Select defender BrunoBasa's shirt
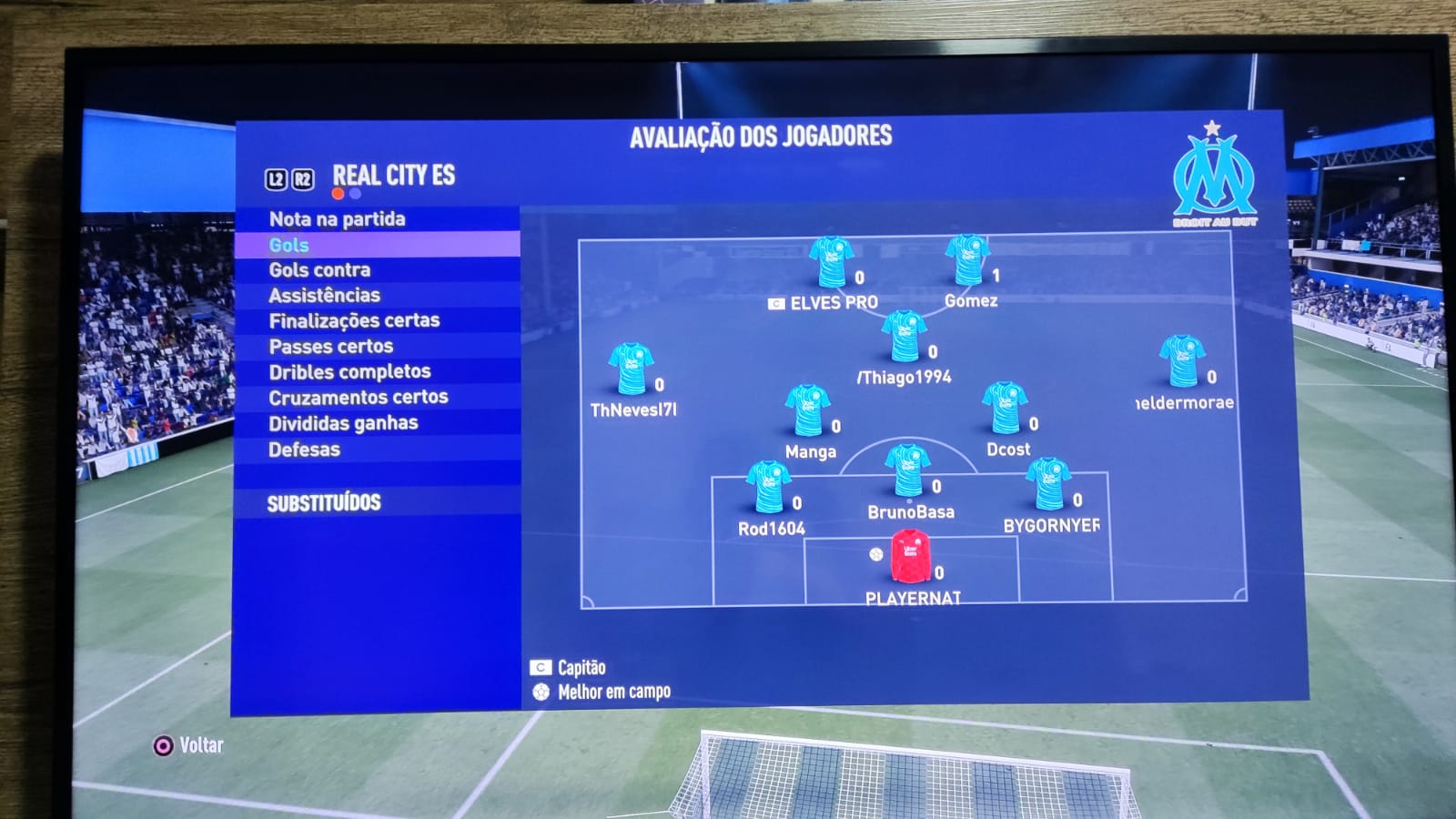This screenshot has height=819, width=1456. tap(907, 470)
